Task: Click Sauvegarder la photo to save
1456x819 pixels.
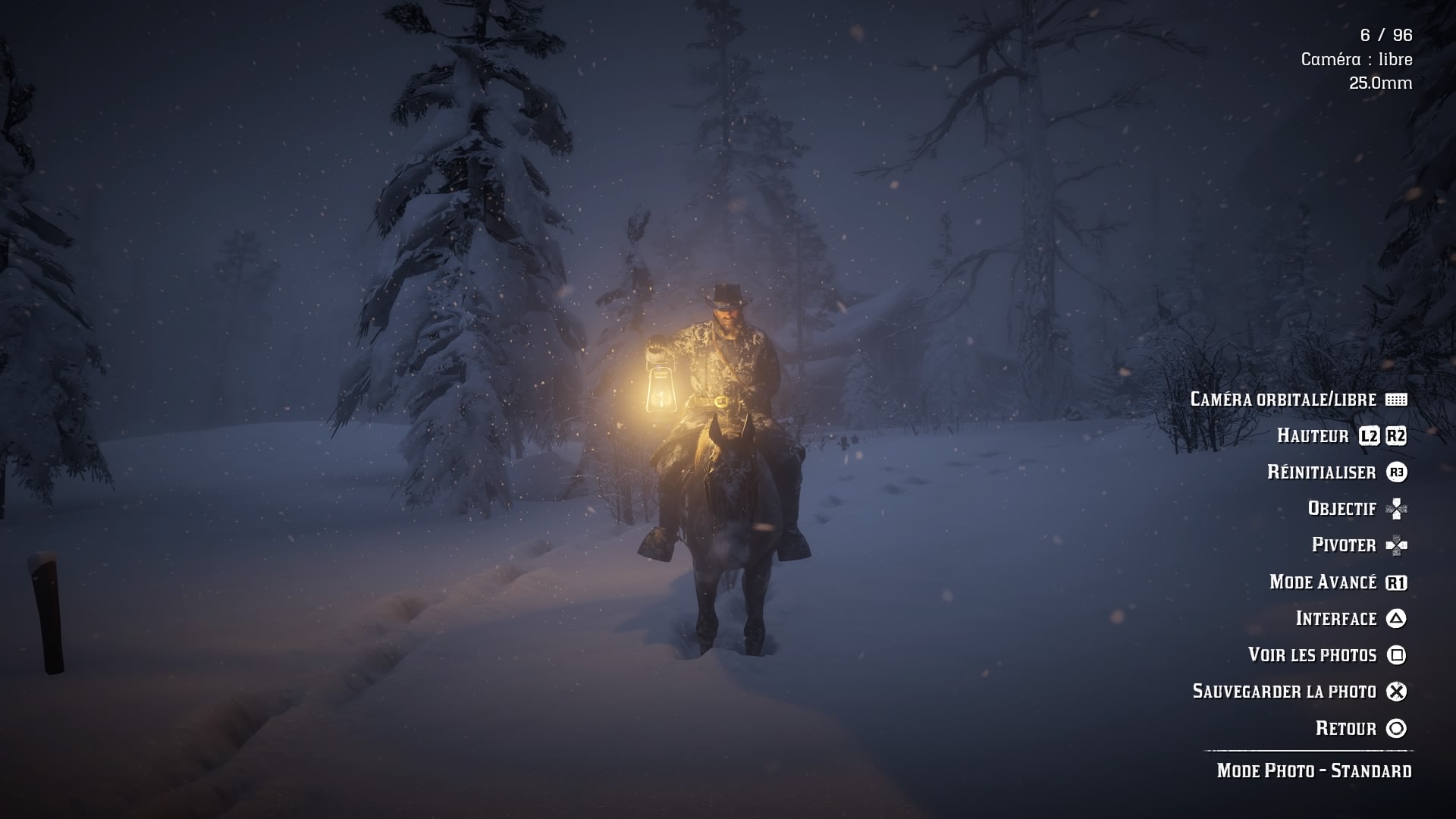Action: pos(1284,691)
